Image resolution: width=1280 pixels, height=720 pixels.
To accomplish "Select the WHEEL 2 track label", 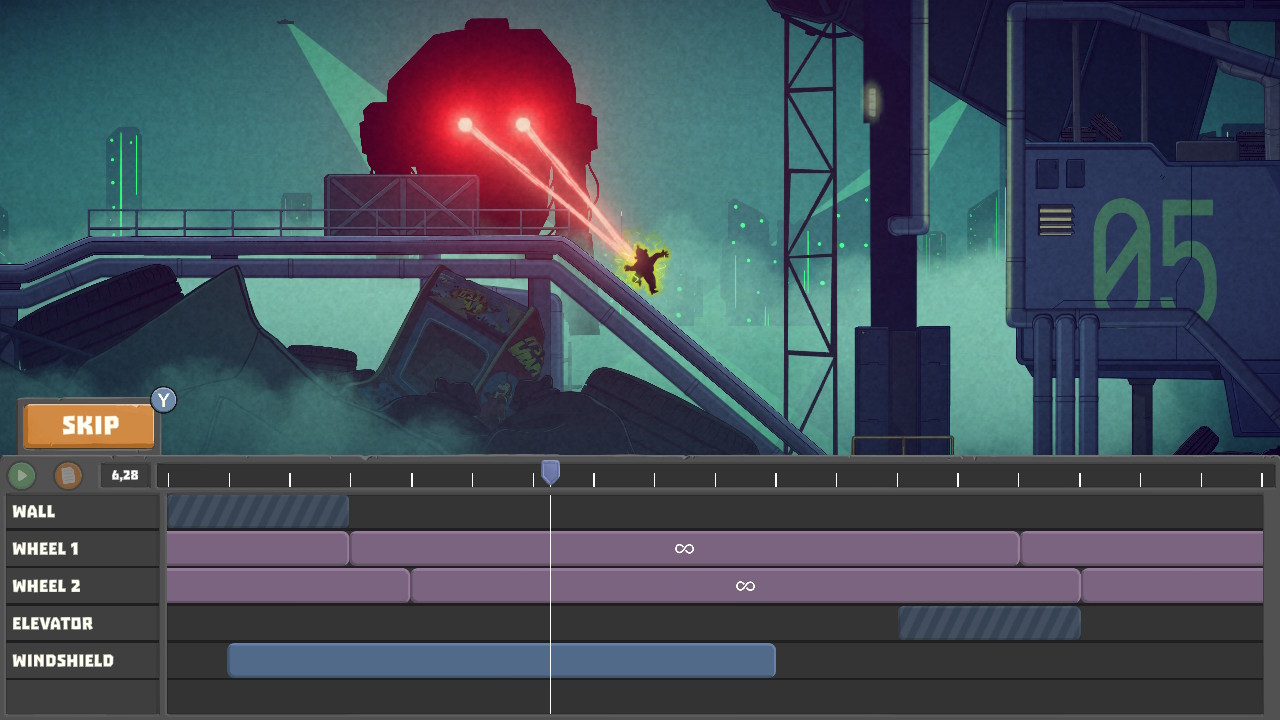I will pyautogui.click(x=80, y=585).
